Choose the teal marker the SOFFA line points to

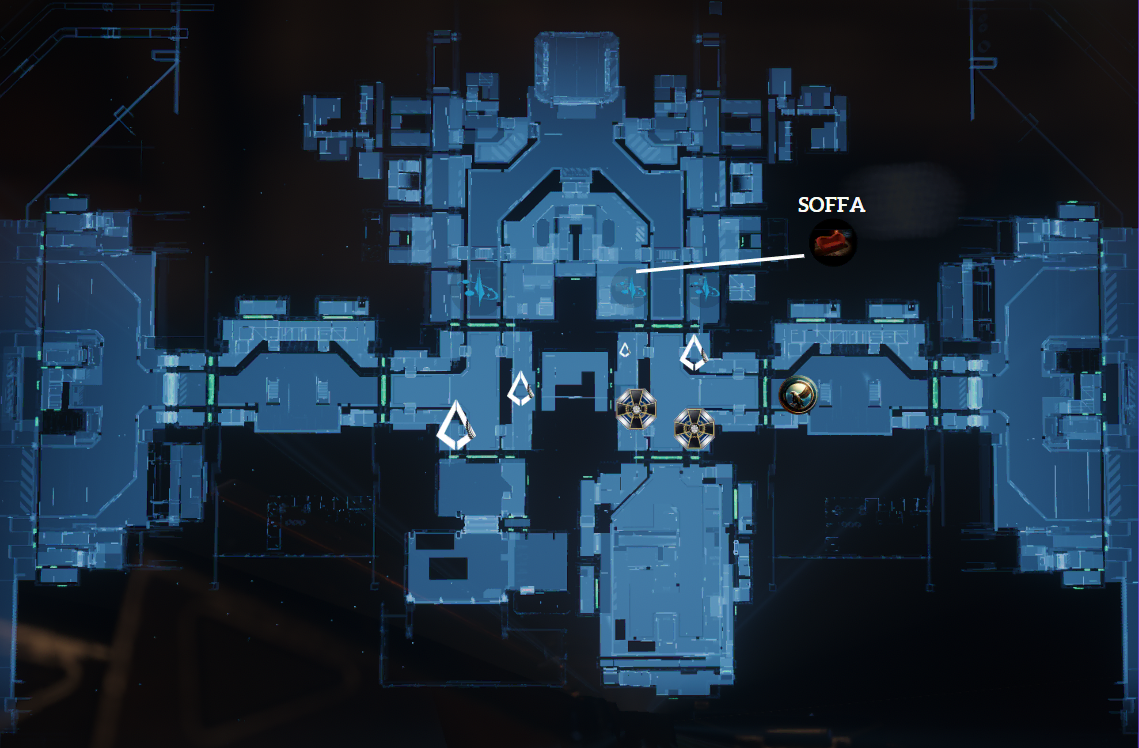[627, 287]
